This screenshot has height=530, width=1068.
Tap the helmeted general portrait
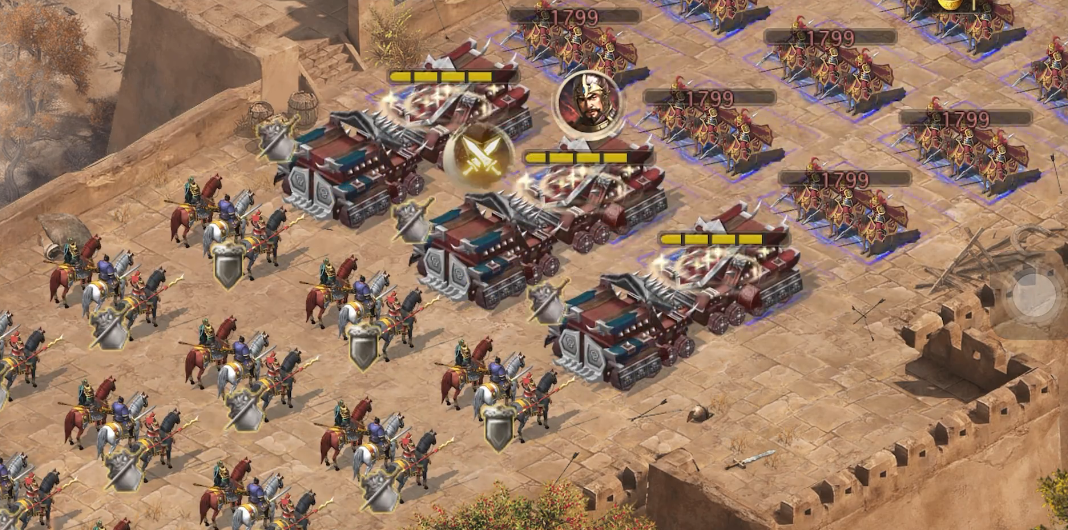tap(587, 101)
